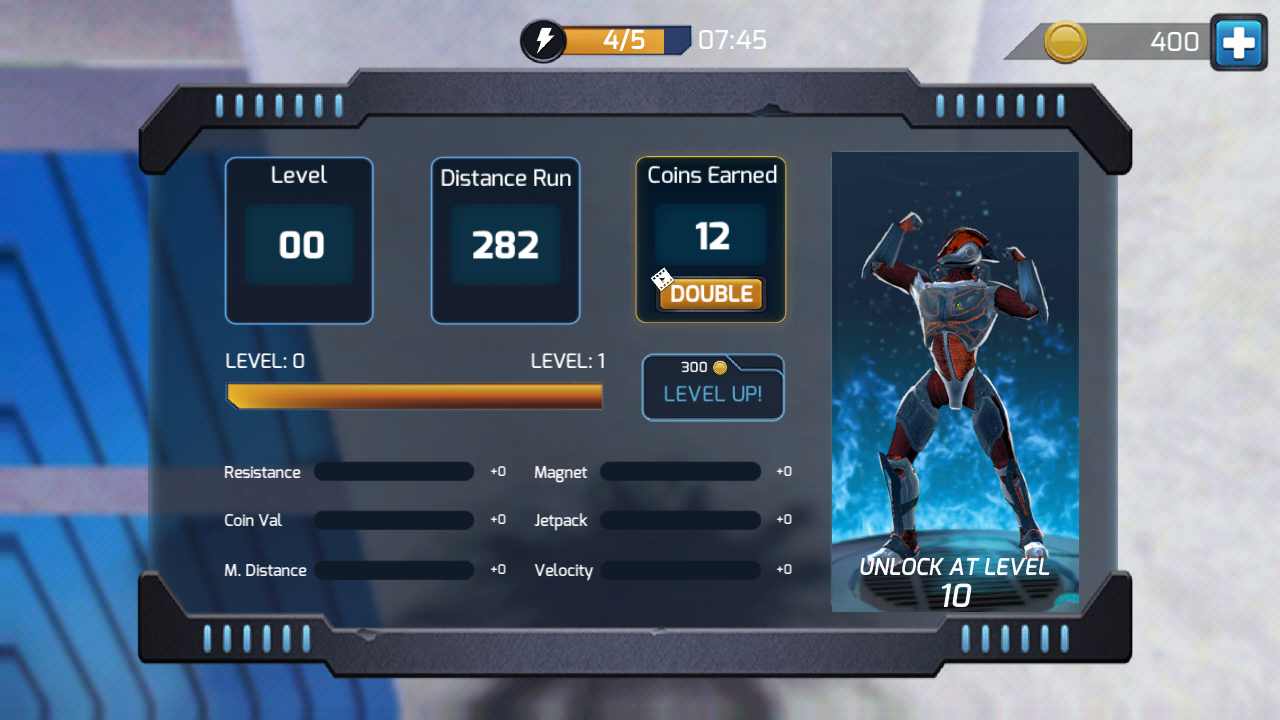The height and width of the screenshot is (720, 1280).
Task: Toggle the Jetpack upgrade bar
Action: [x=680, y=520]
